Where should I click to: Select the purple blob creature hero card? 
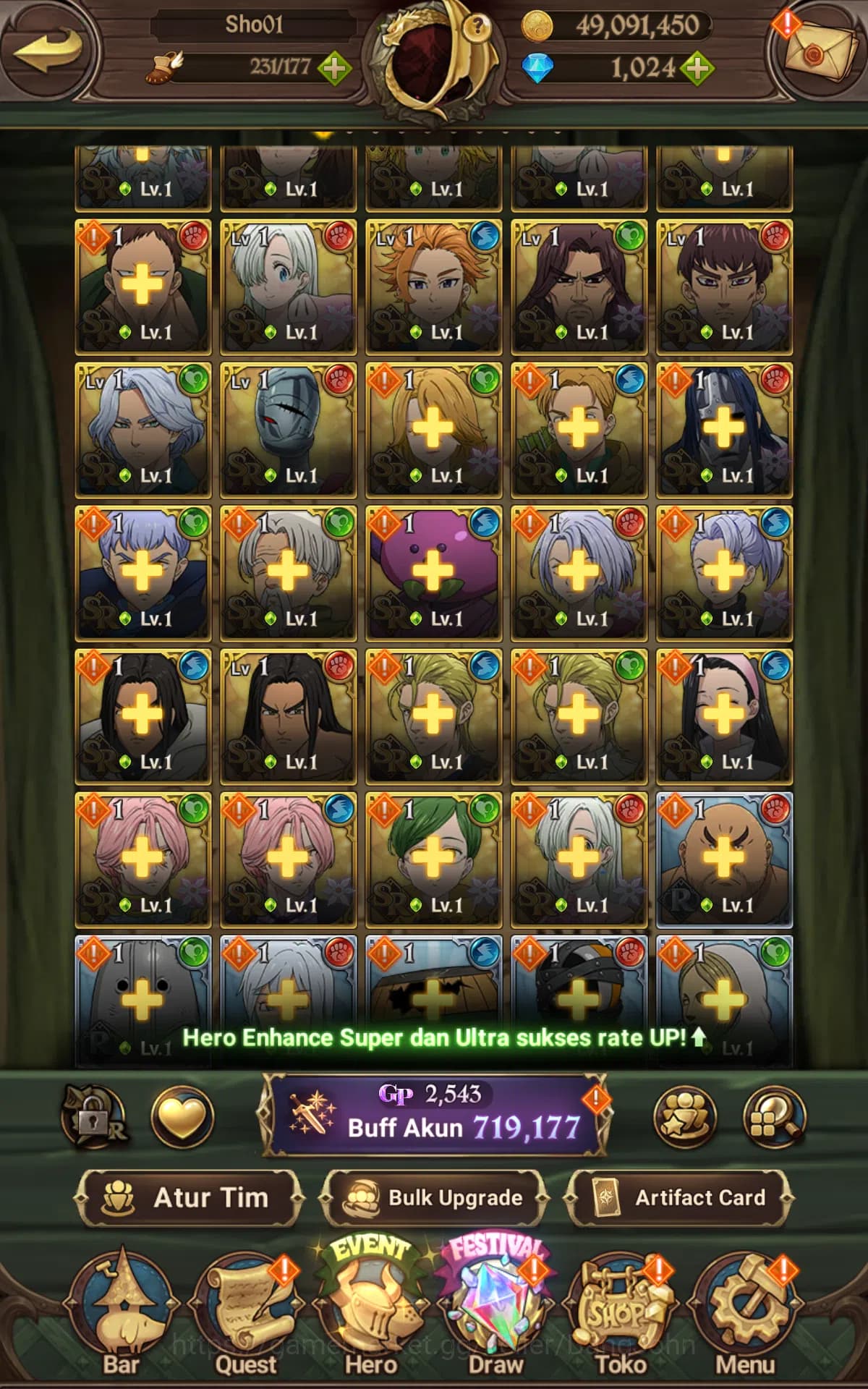433,573
